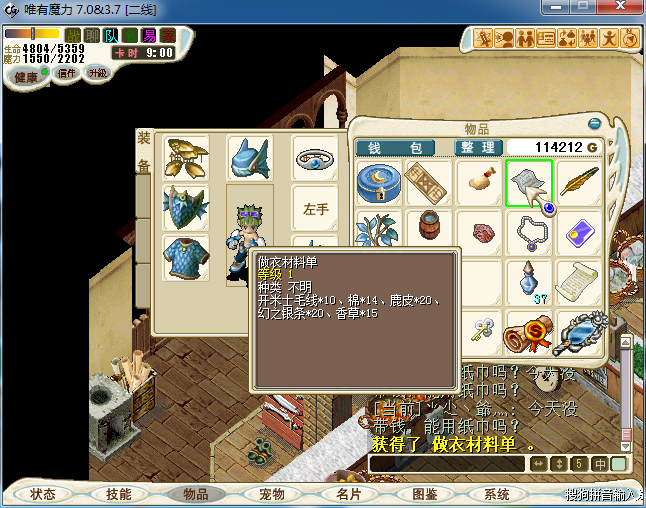Toggle the 物品 items menu button
Screen dimensions: 646x508
195,494
